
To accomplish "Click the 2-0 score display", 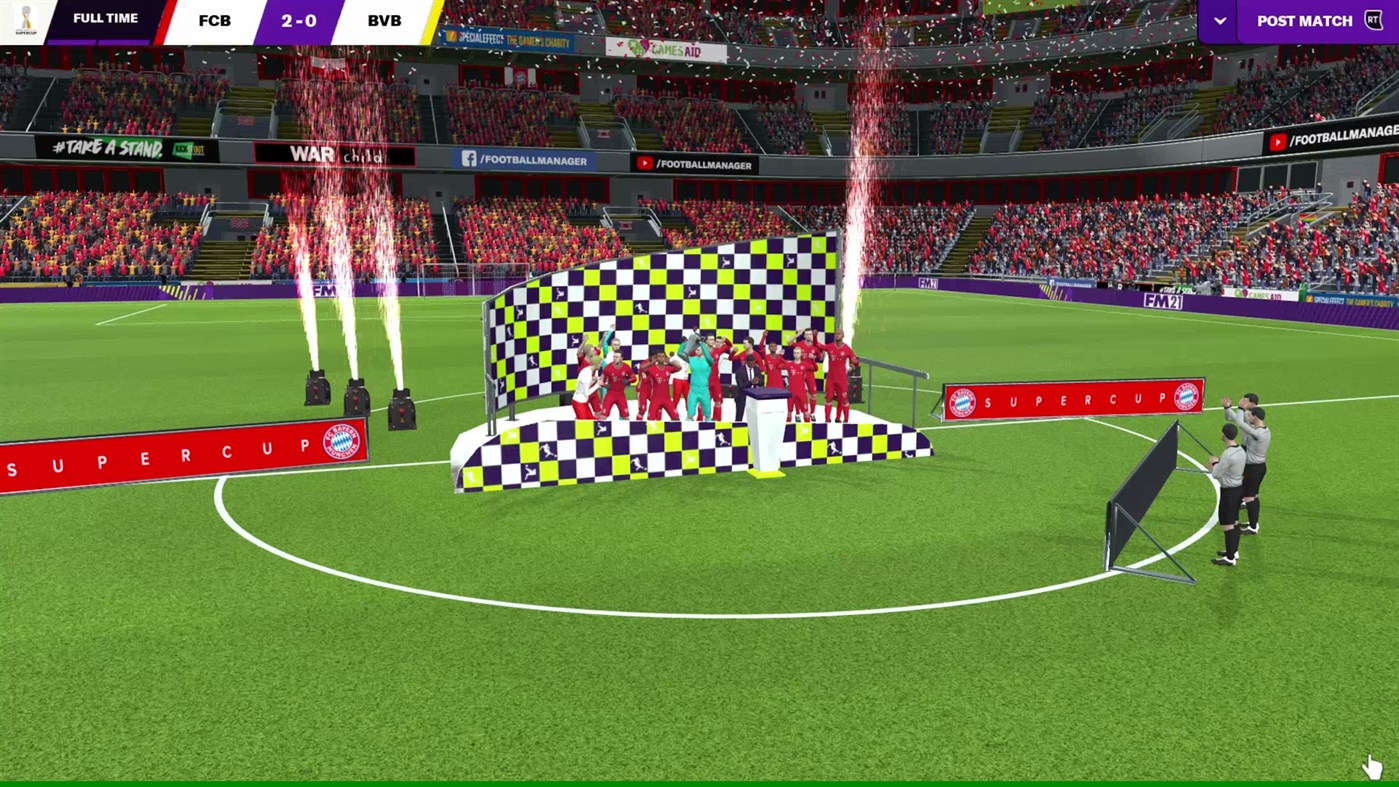I will point(299,19).
